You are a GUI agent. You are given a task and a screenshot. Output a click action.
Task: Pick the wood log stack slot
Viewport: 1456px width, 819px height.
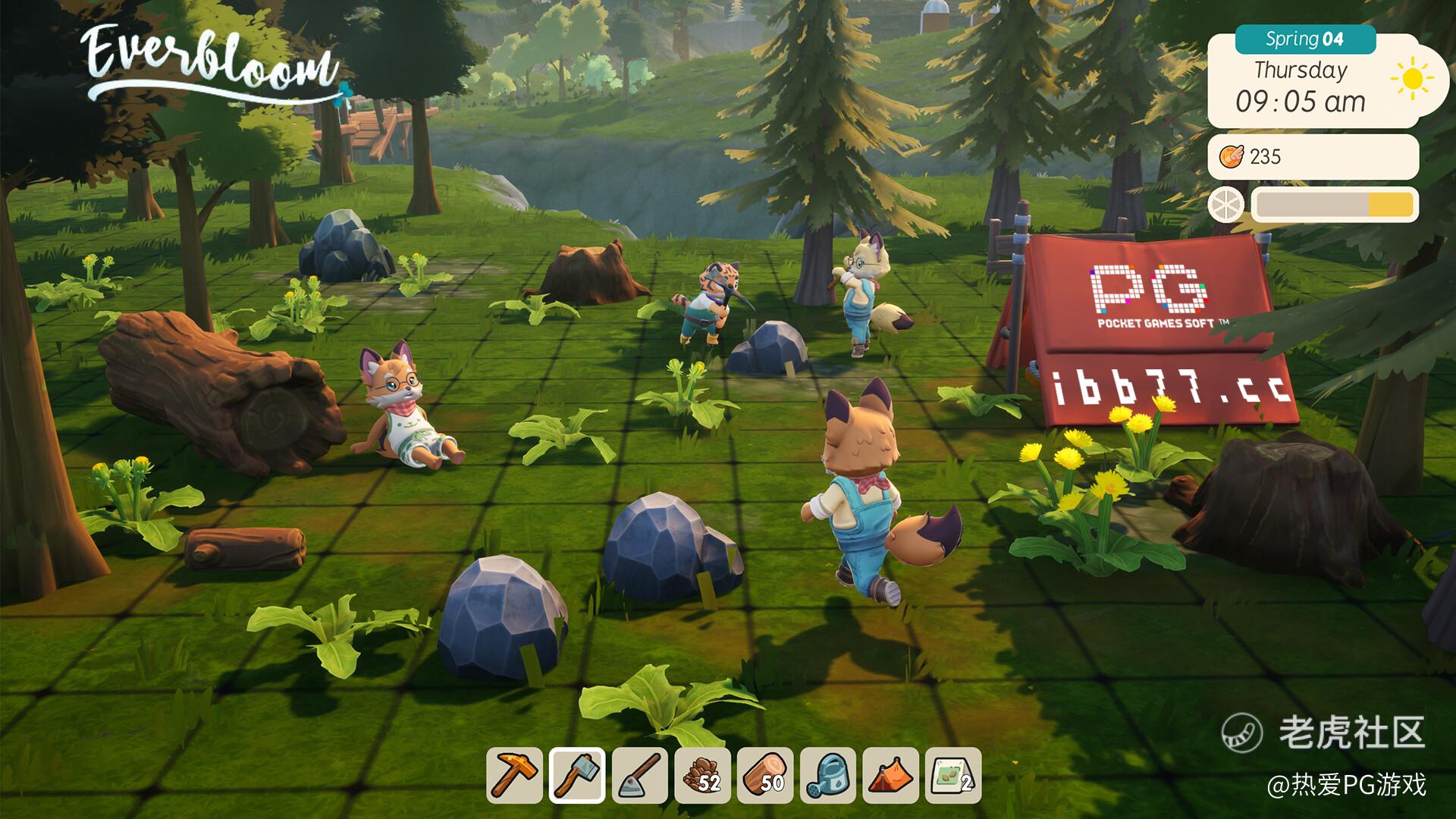tap(765, 775)
